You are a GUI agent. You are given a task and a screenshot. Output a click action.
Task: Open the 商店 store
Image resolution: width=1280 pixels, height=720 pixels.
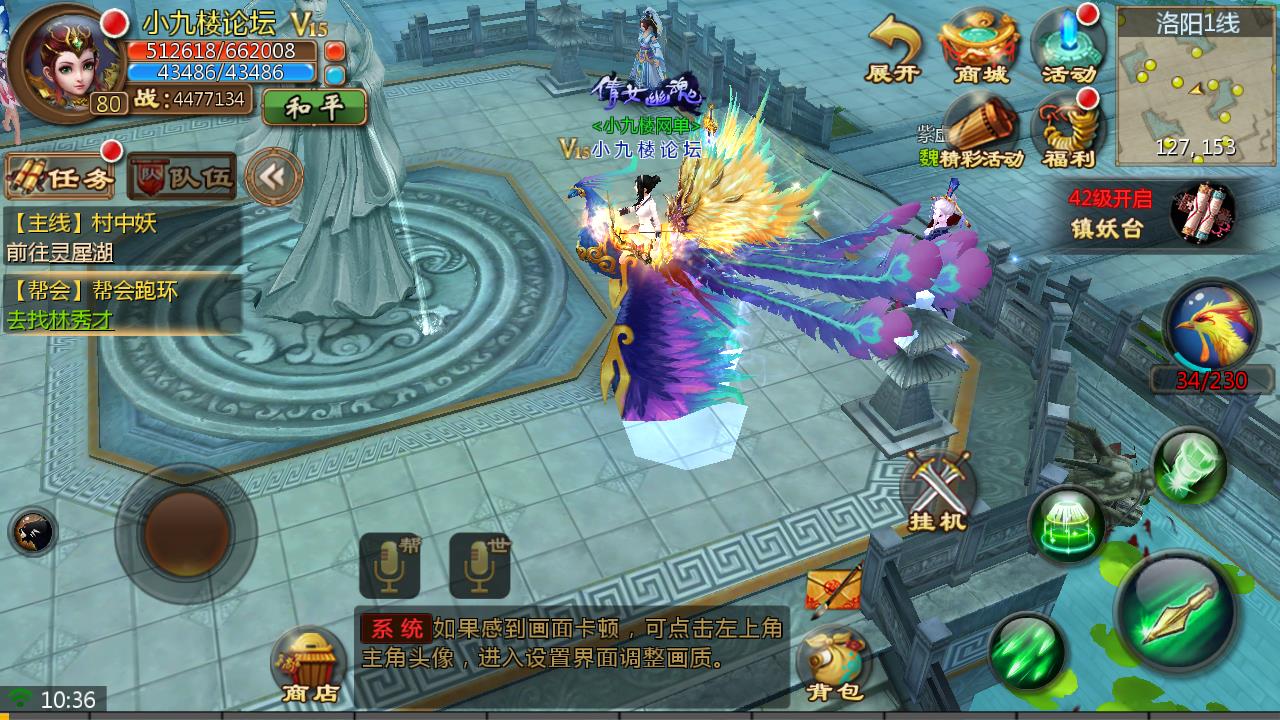coord(309,664)
